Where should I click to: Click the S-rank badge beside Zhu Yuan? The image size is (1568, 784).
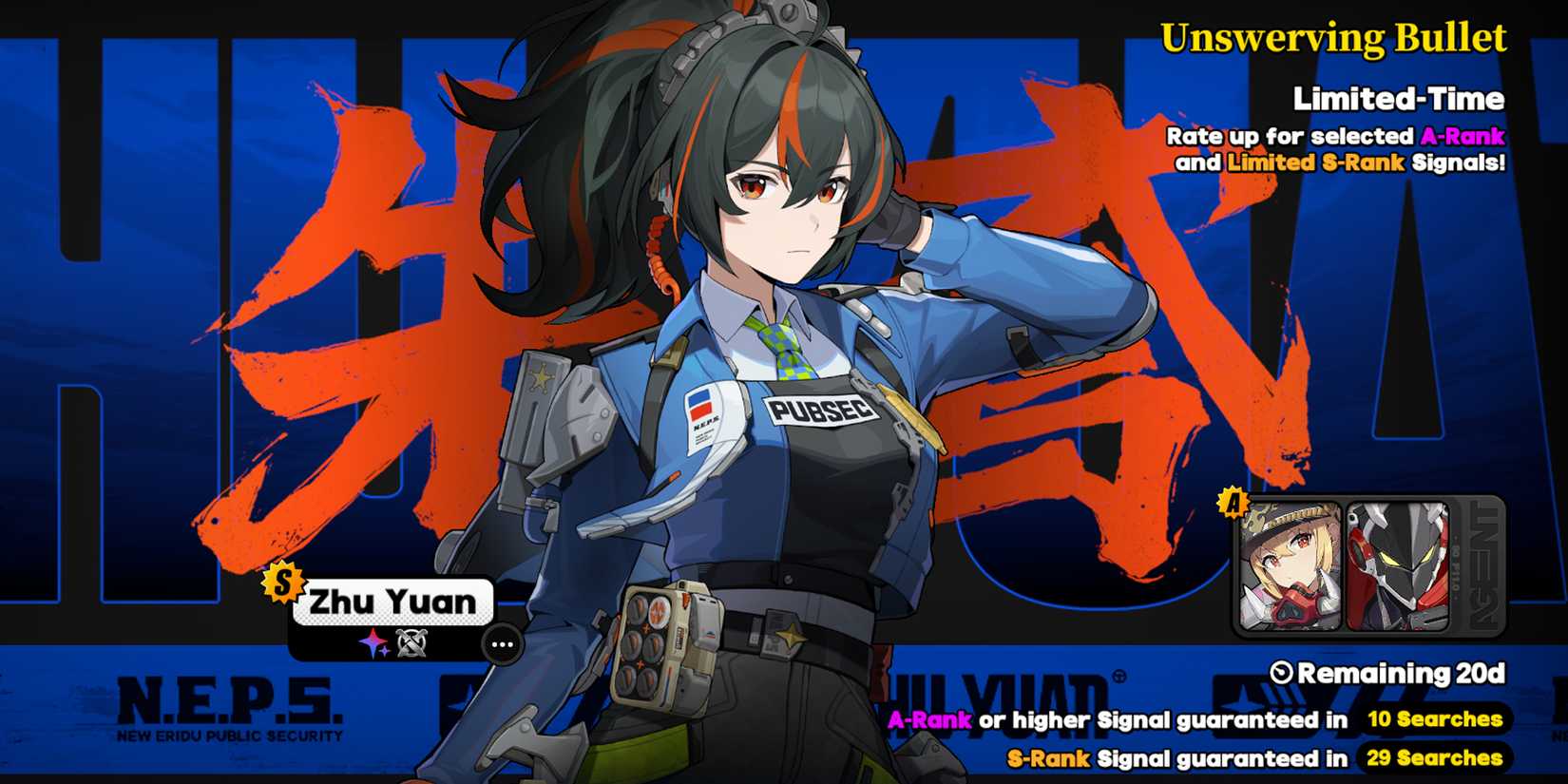pyautogui.click(x=287, y=591)
